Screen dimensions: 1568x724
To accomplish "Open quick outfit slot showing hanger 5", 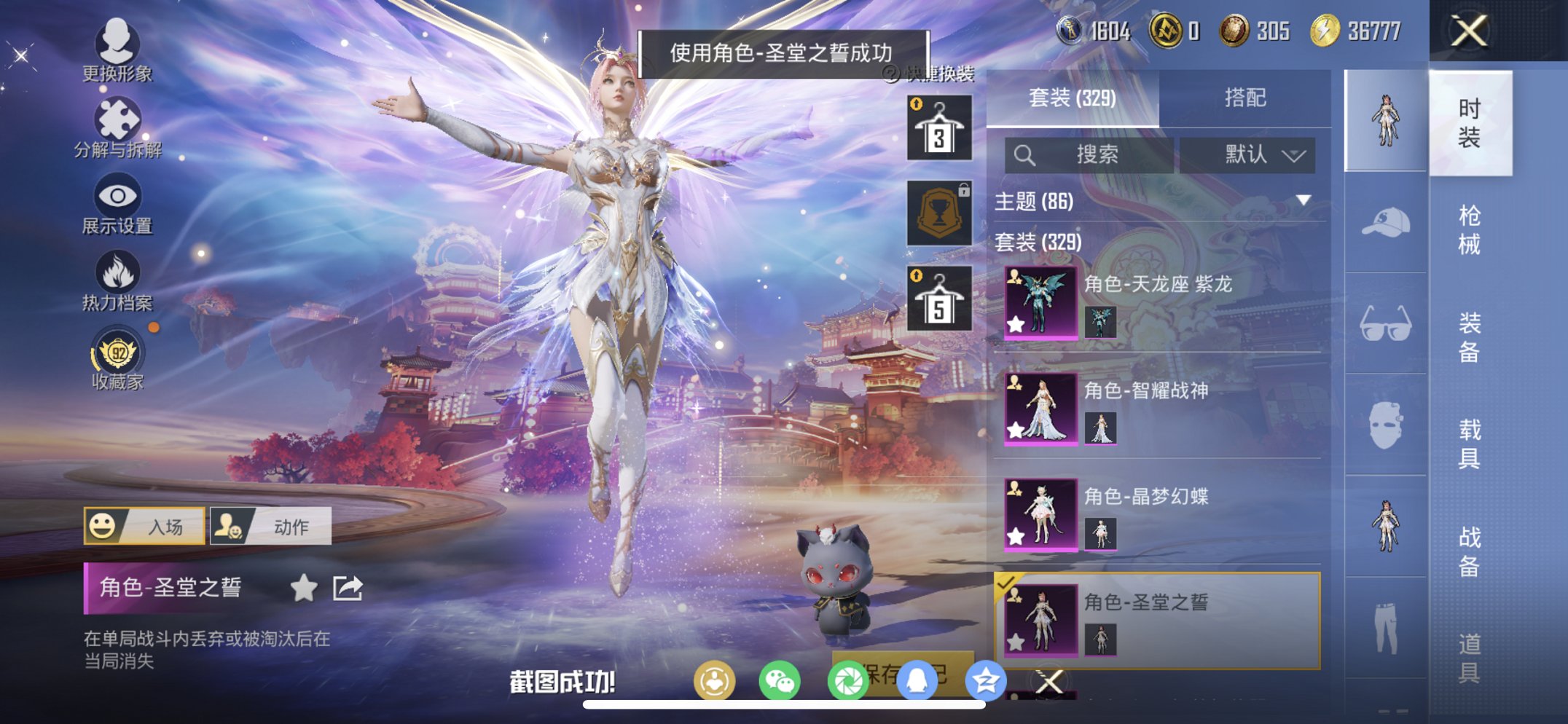I will (941, 297).
